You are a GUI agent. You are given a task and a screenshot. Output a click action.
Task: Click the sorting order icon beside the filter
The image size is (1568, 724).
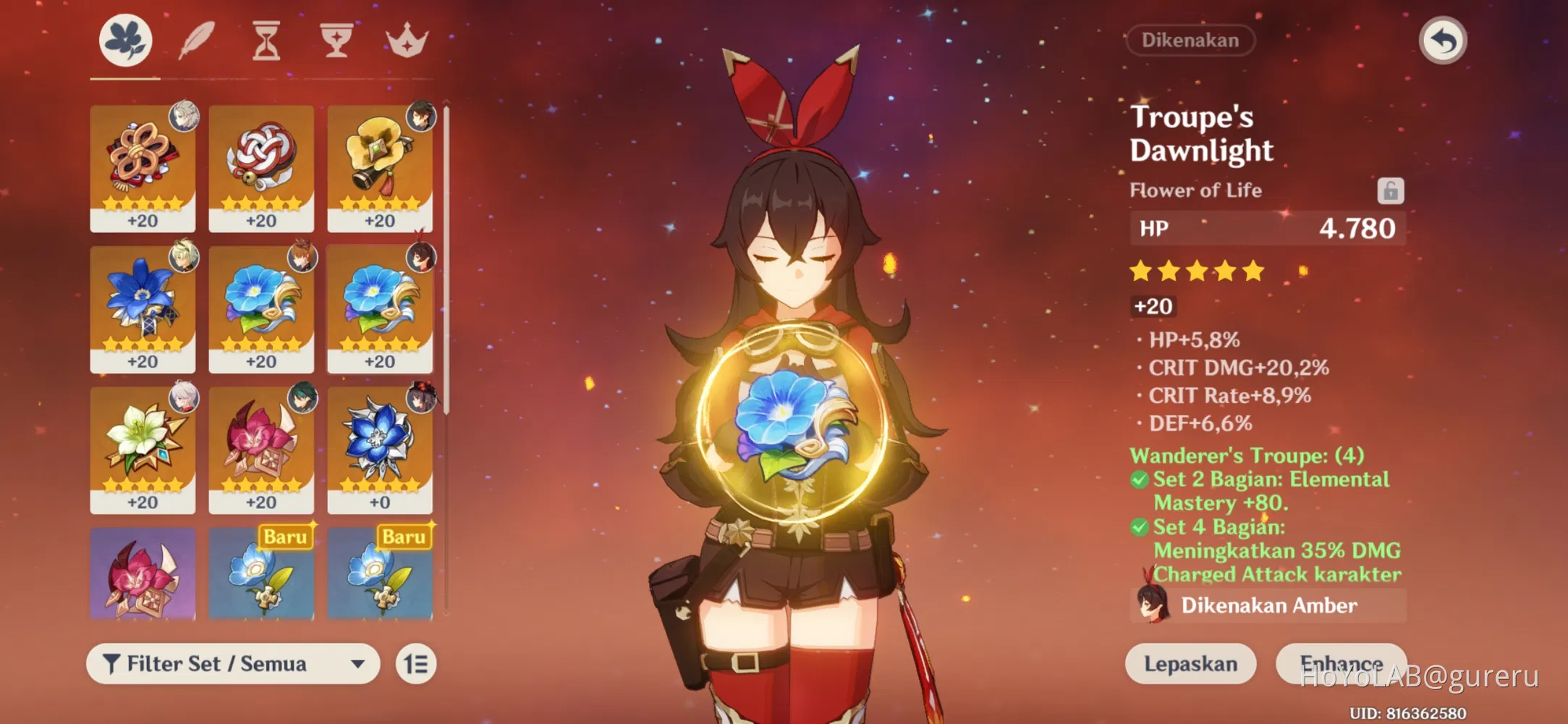(414, 663)
